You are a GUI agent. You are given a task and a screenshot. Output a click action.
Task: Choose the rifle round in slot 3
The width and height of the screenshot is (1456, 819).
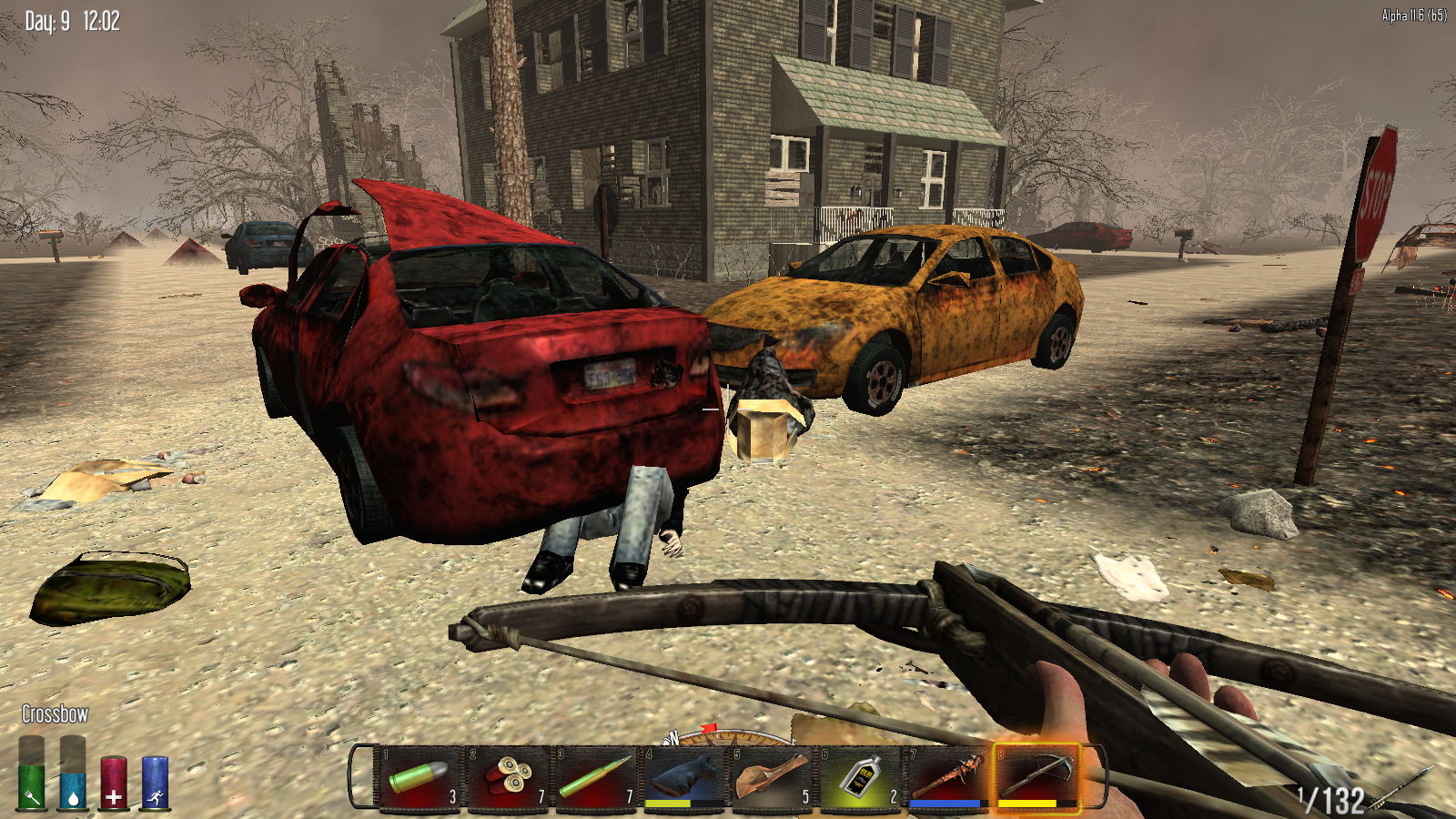594,778
